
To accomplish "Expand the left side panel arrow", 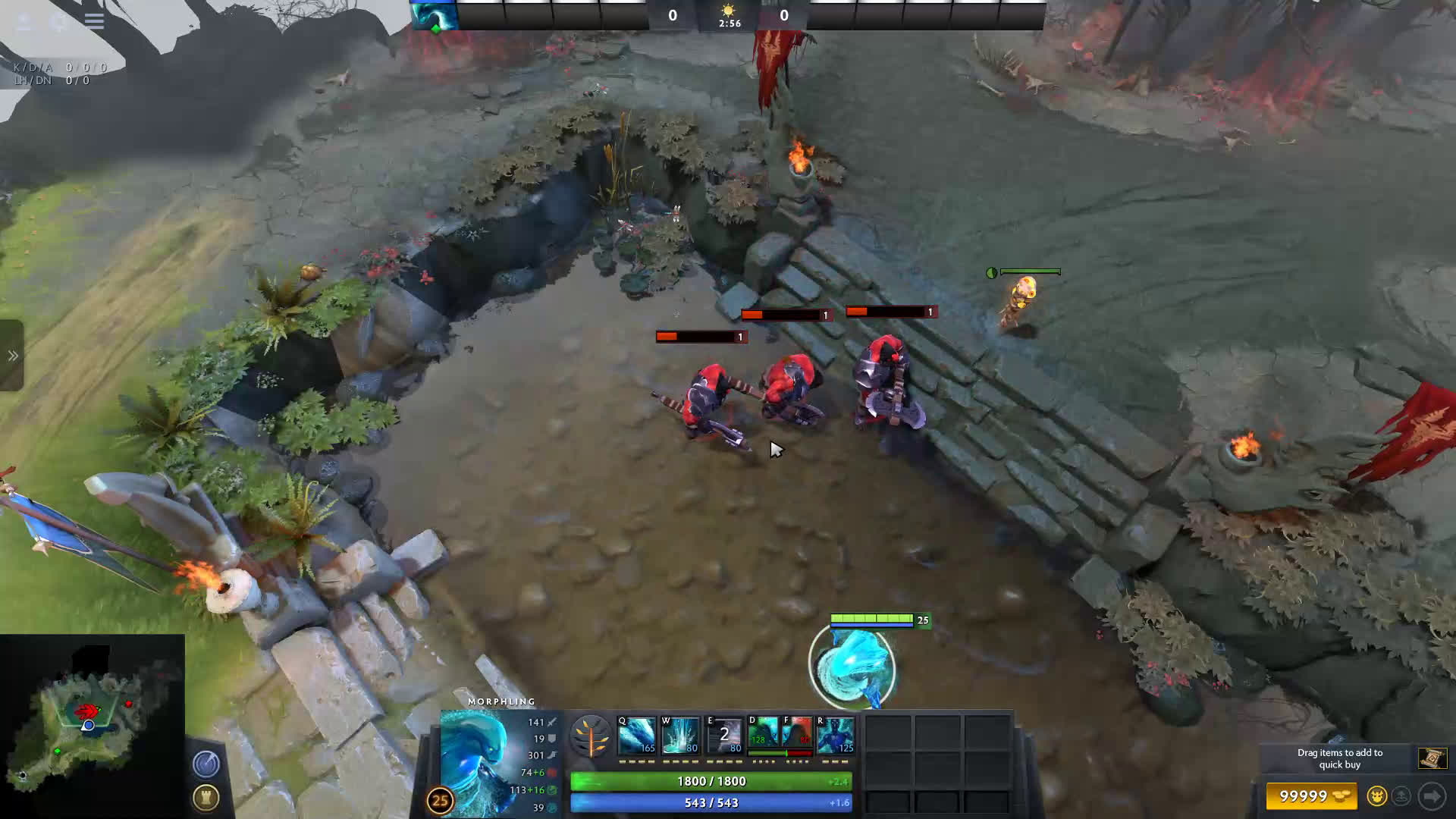I will click(12, 356).
